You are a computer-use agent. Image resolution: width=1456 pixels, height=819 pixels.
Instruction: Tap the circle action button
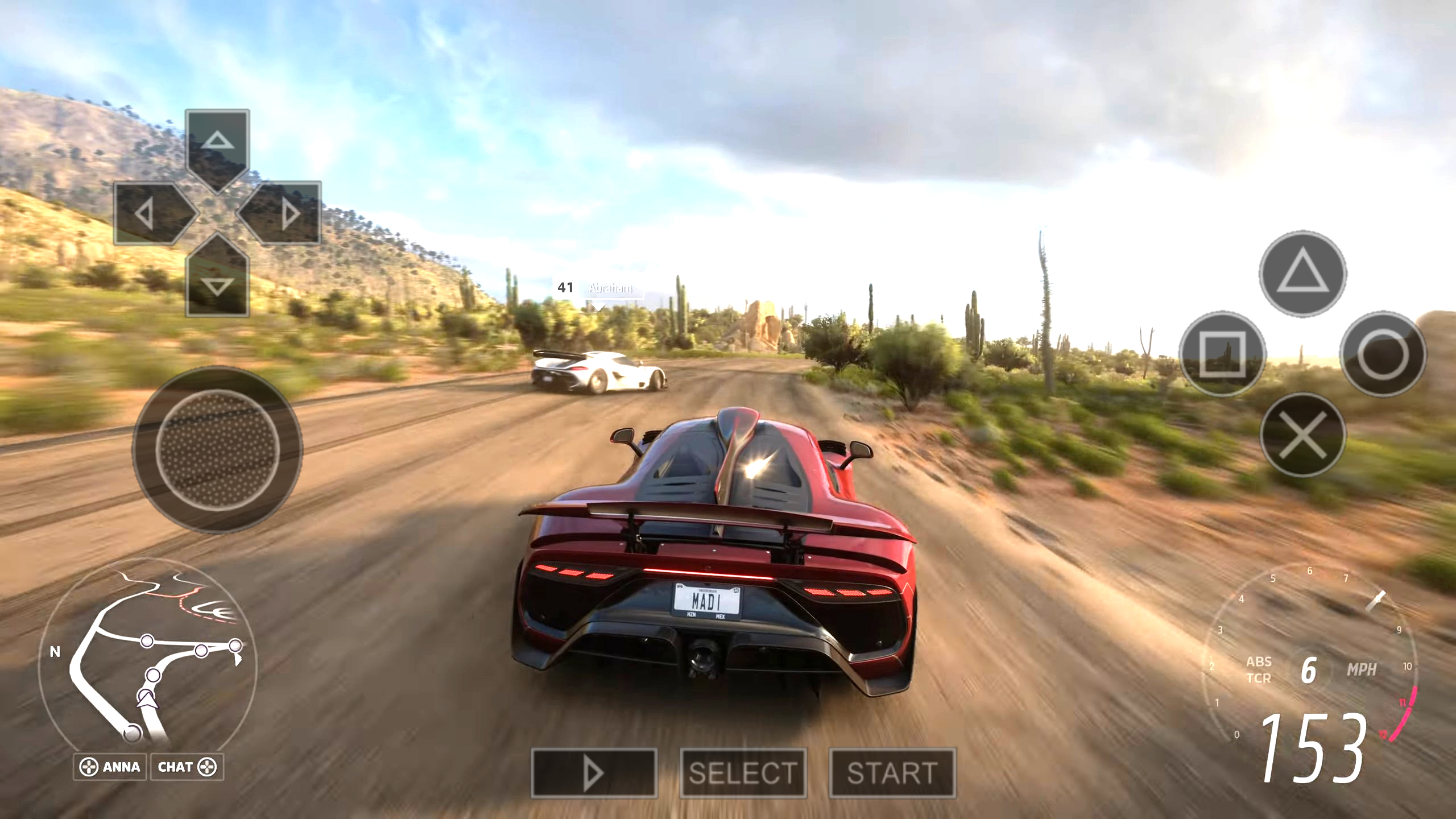click(1383, 354)
